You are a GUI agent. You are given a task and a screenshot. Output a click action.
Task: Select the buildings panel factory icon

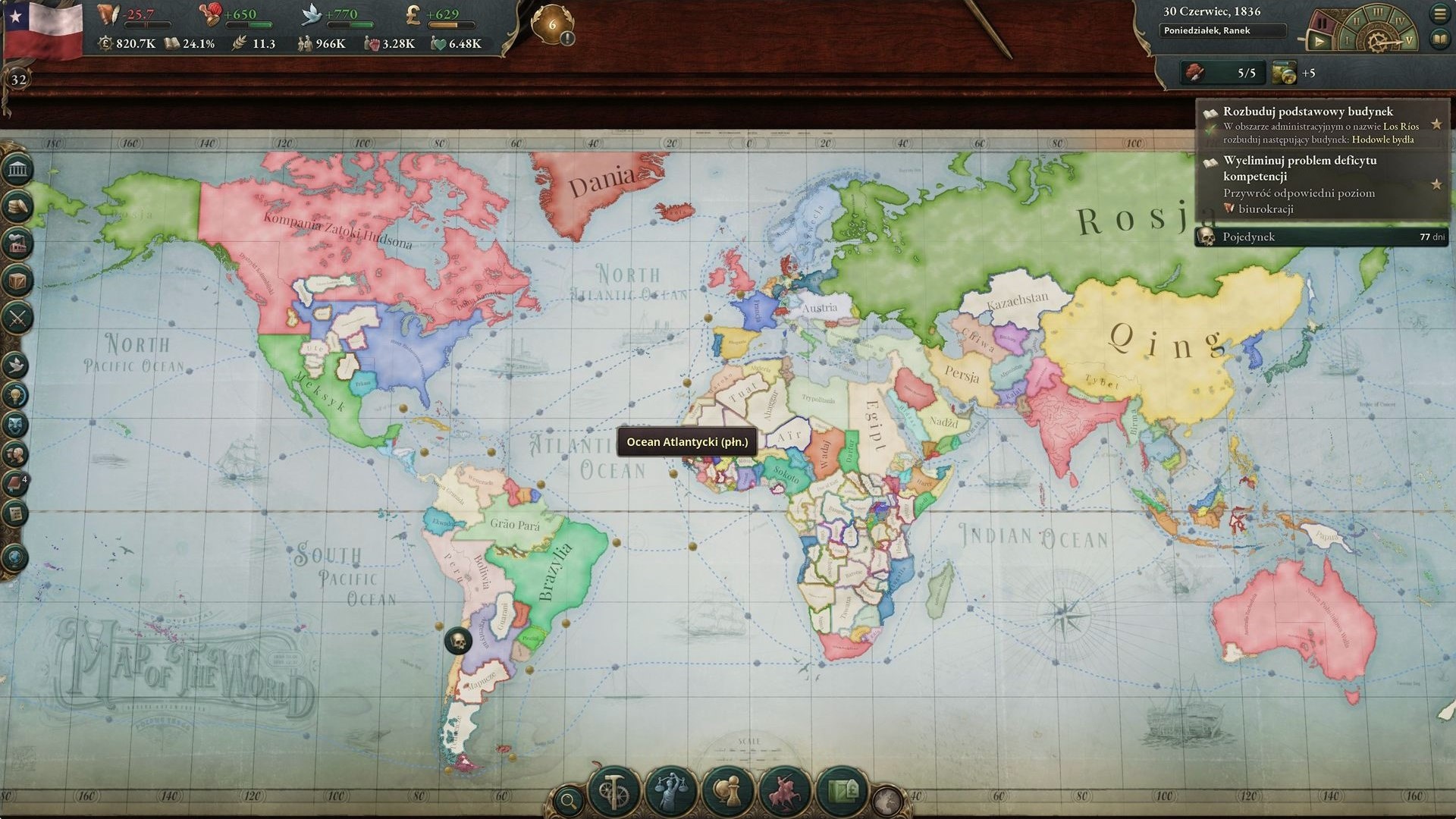(x=17, y=243)
